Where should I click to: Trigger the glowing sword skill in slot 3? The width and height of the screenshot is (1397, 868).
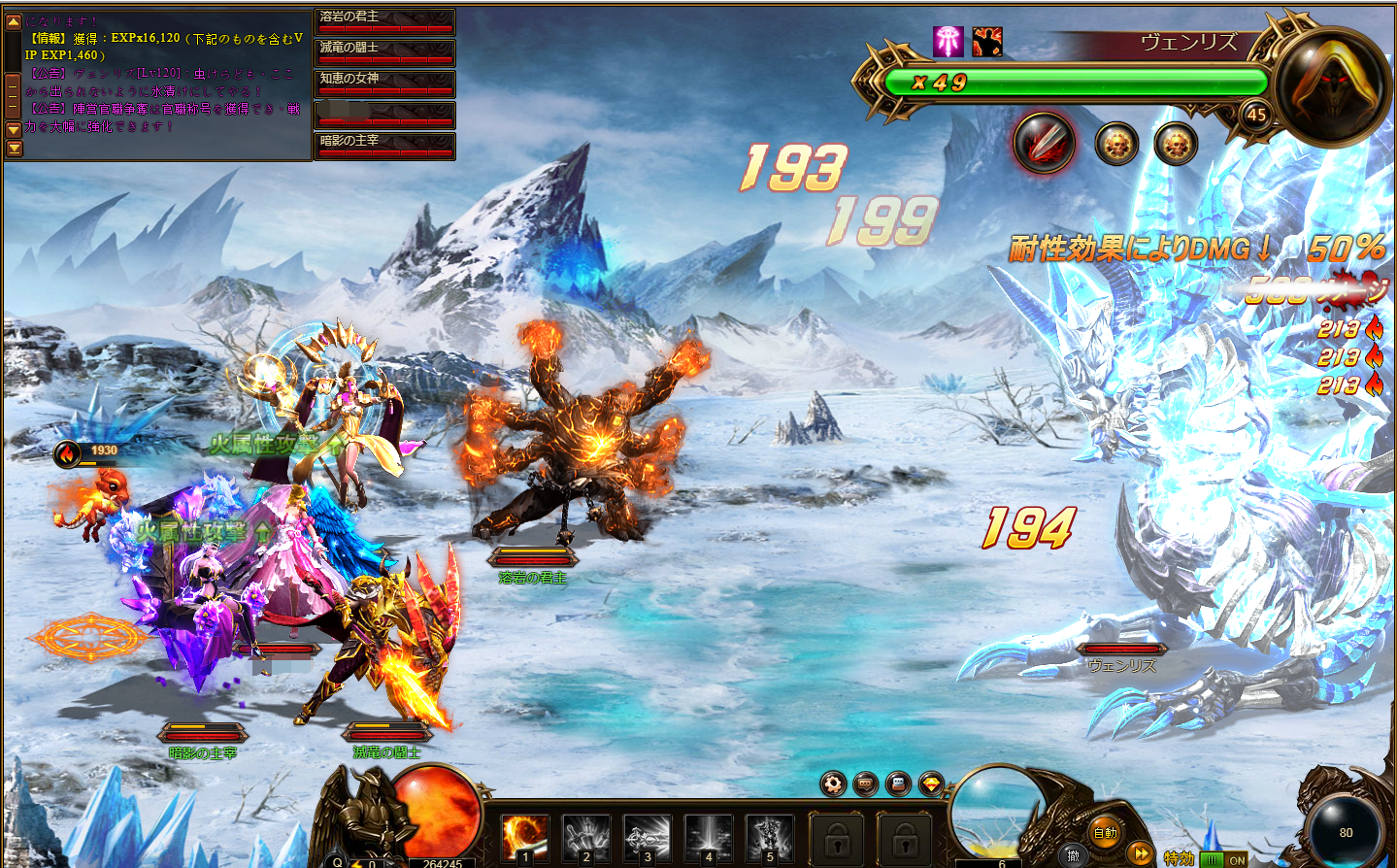[648, 836]
